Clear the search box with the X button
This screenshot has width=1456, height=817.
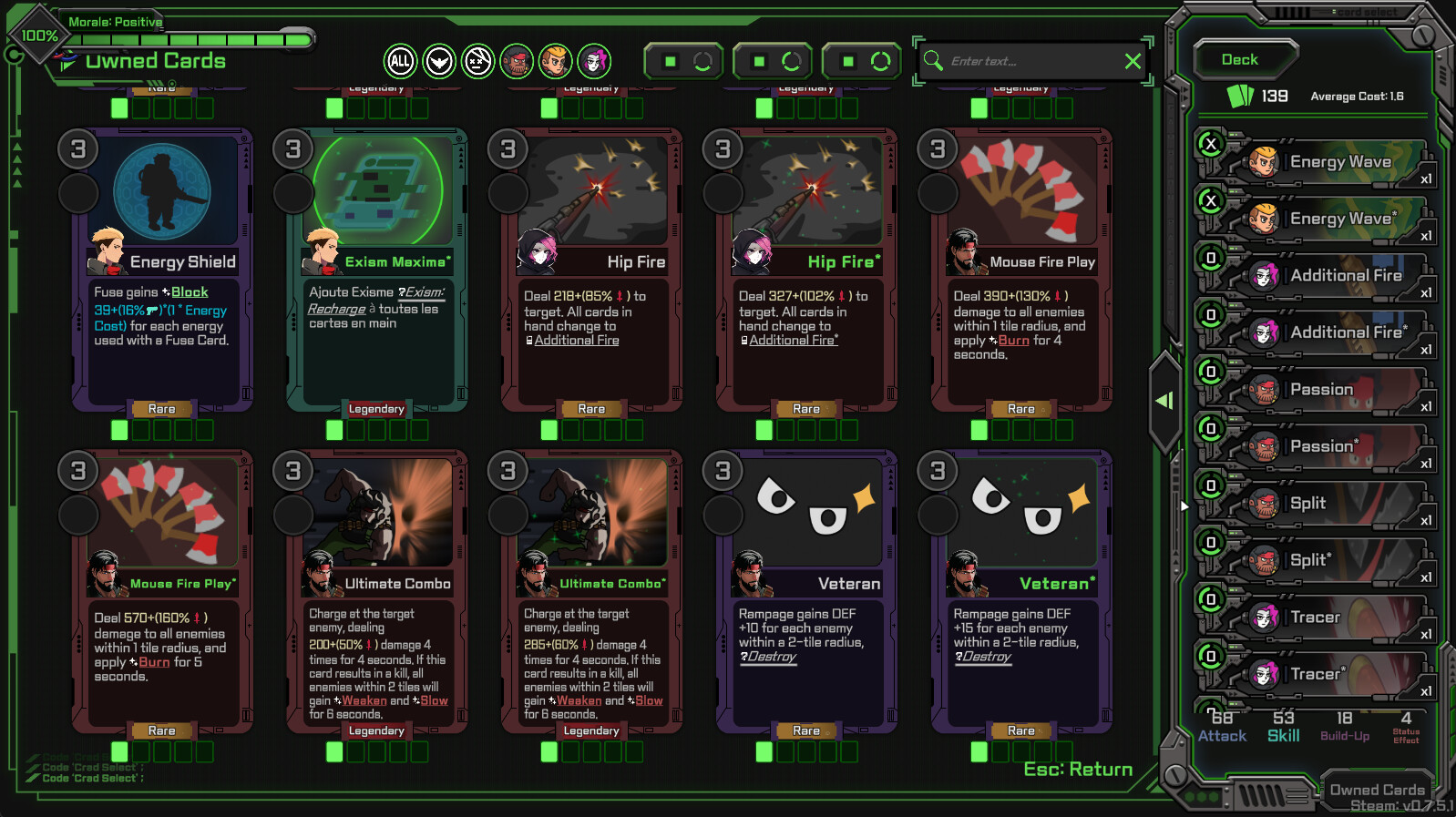click(x=1133, y=61)
